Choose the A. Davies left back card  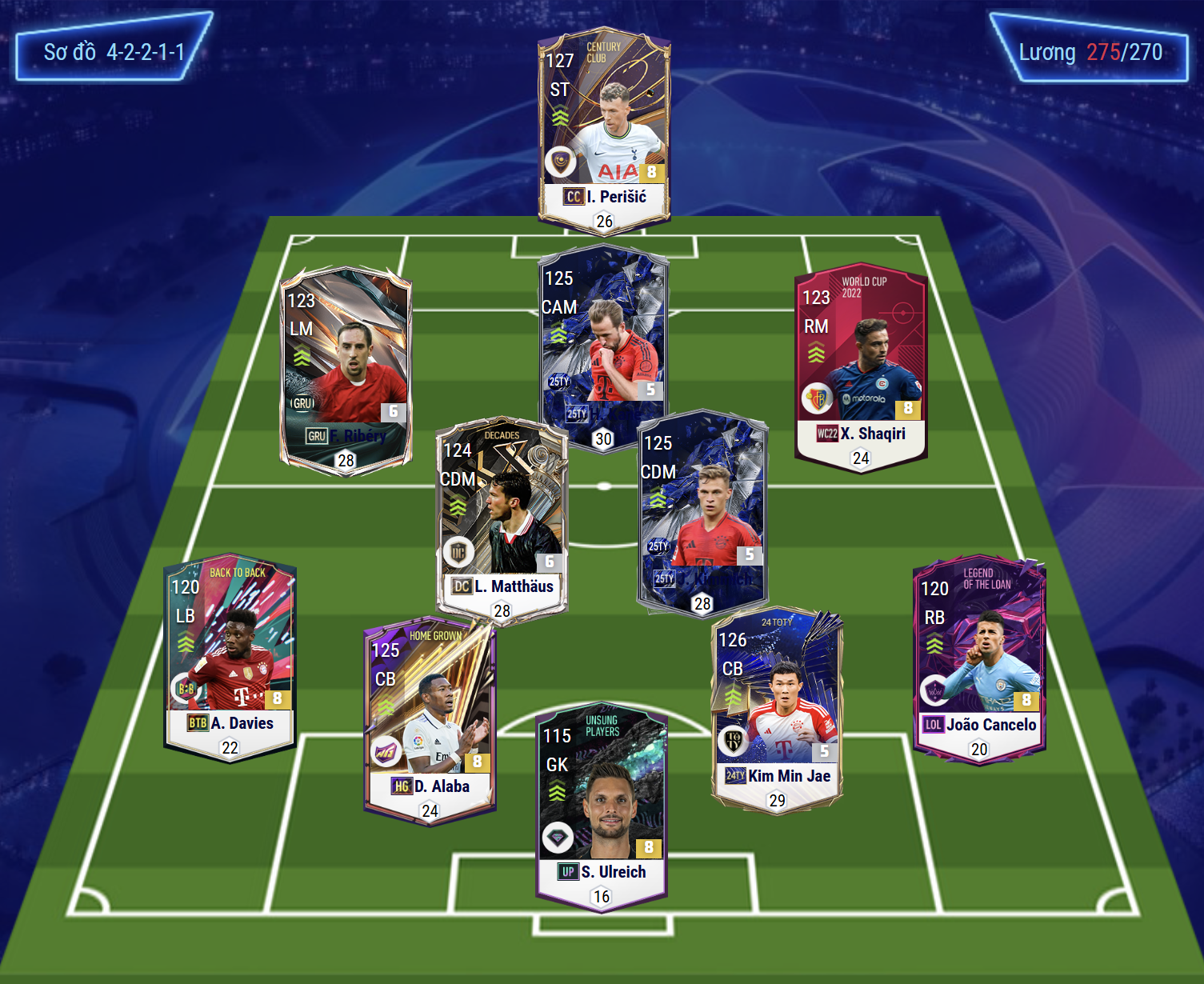tap(230, 656)
